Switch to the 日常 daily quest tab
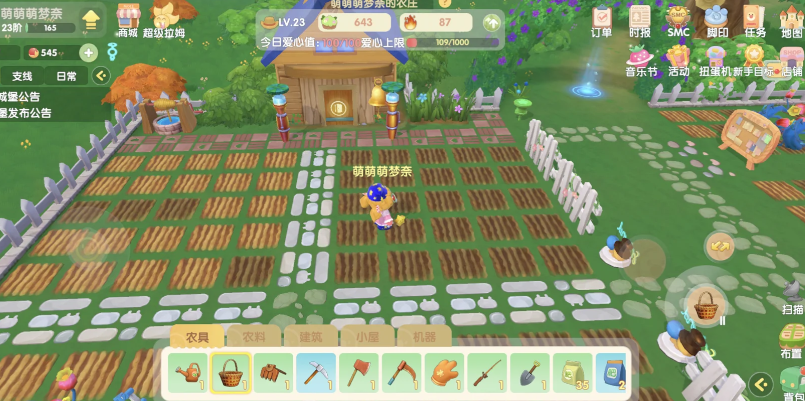 coord(66,76)
